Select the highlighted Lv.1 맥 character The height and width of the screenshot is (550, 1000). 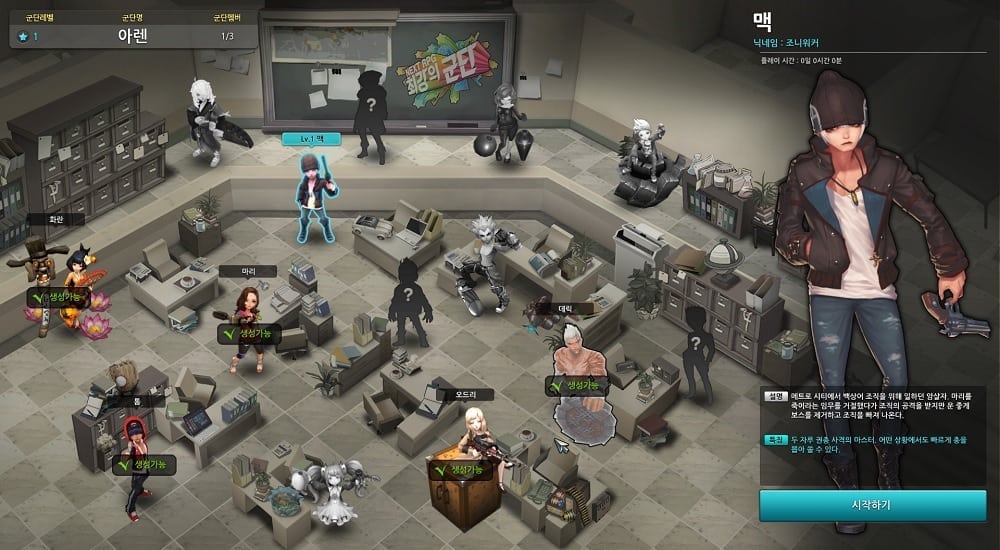pos(313,195)
